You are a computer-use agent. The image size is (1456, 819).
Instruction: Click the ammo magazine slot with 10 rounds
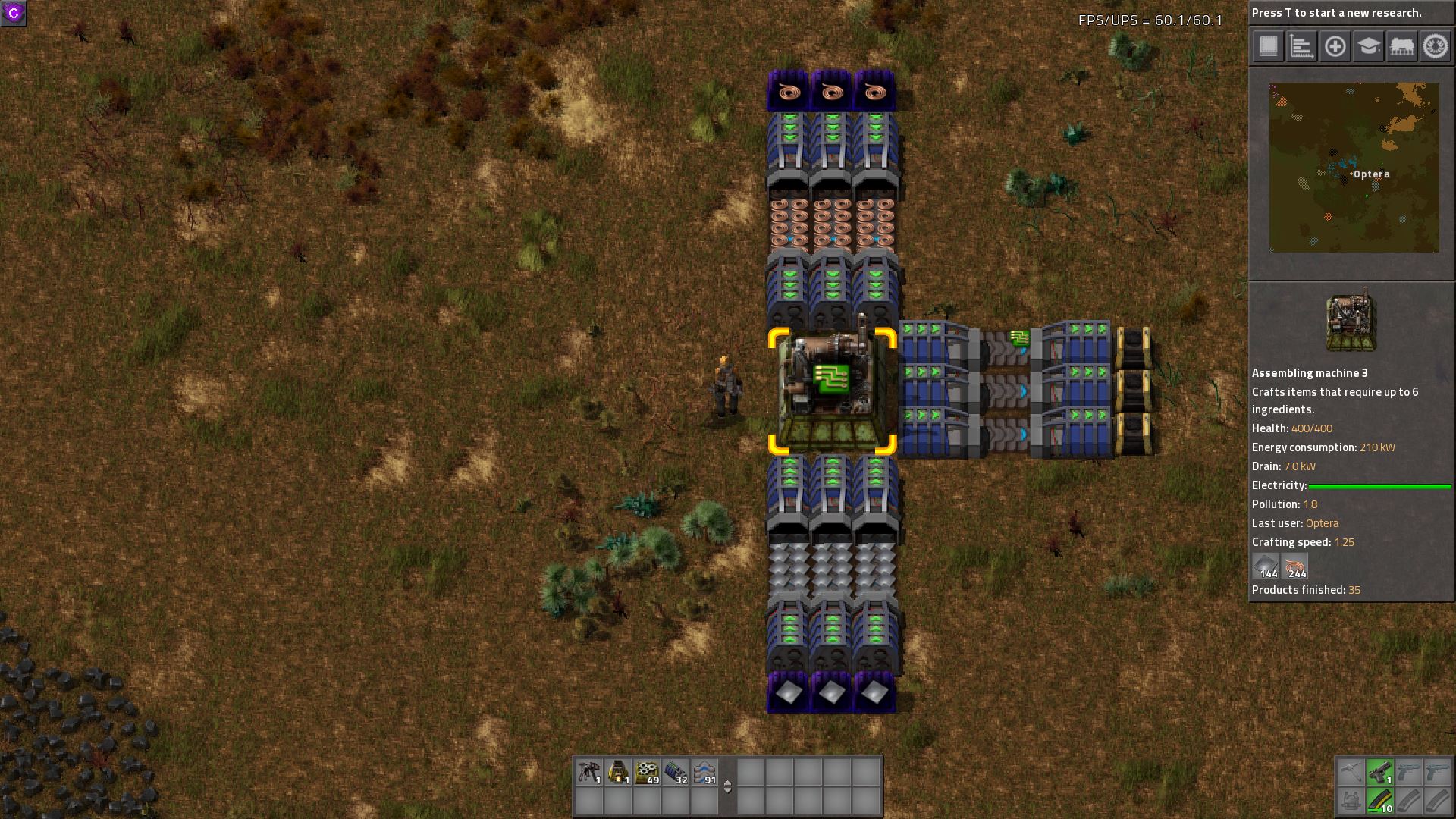[1380, 801]
